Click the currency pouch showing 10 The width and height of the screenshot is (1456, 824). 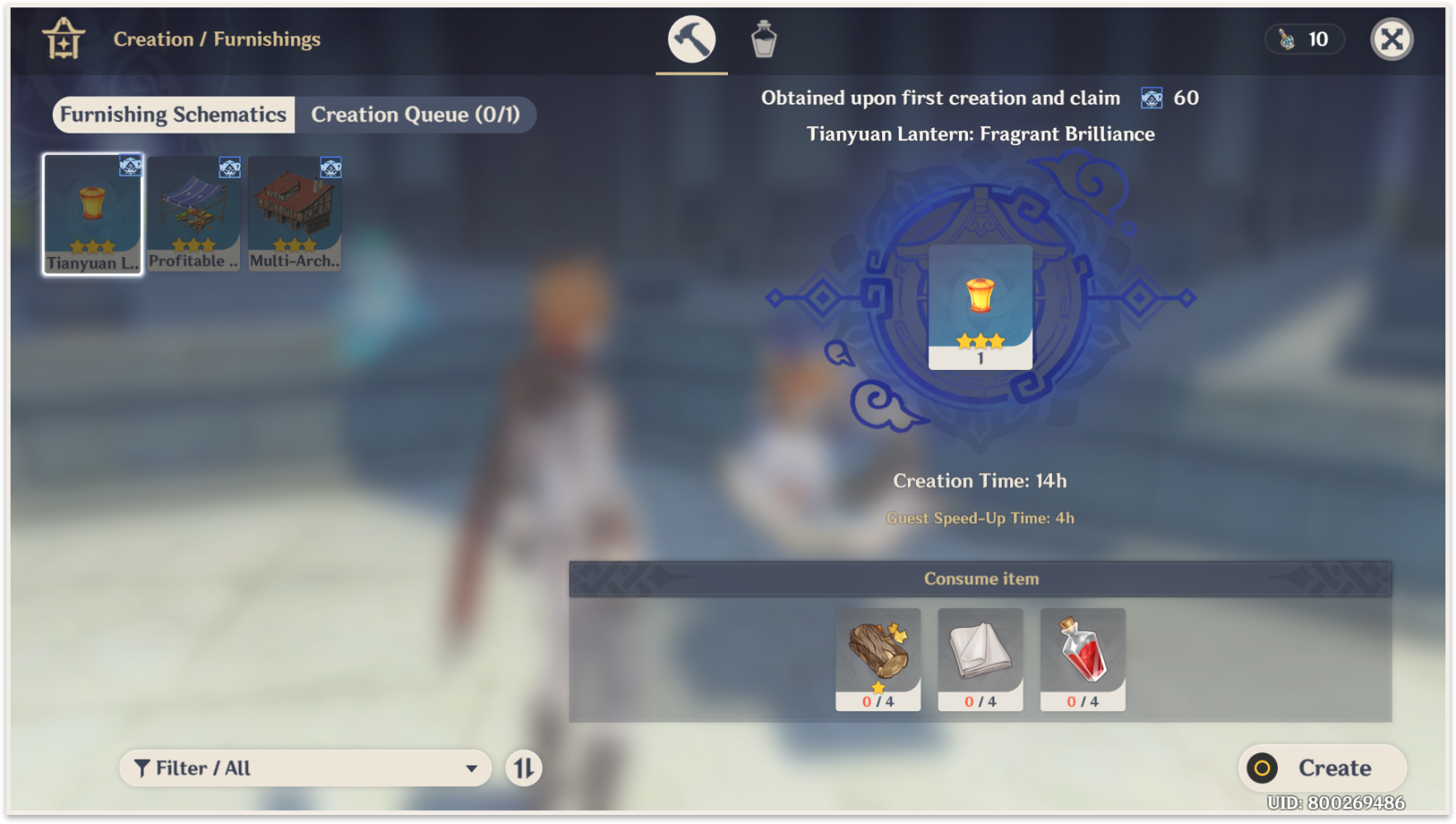(x=1303, y=39)
